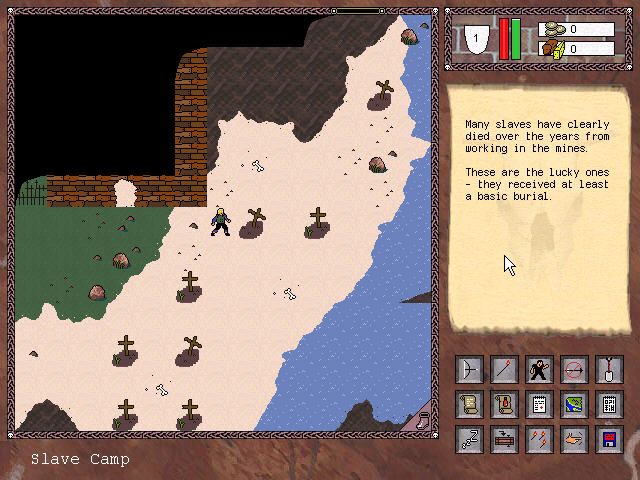Activate the shovel dig icon
The image size is (640, 480).
pos(609,371)
